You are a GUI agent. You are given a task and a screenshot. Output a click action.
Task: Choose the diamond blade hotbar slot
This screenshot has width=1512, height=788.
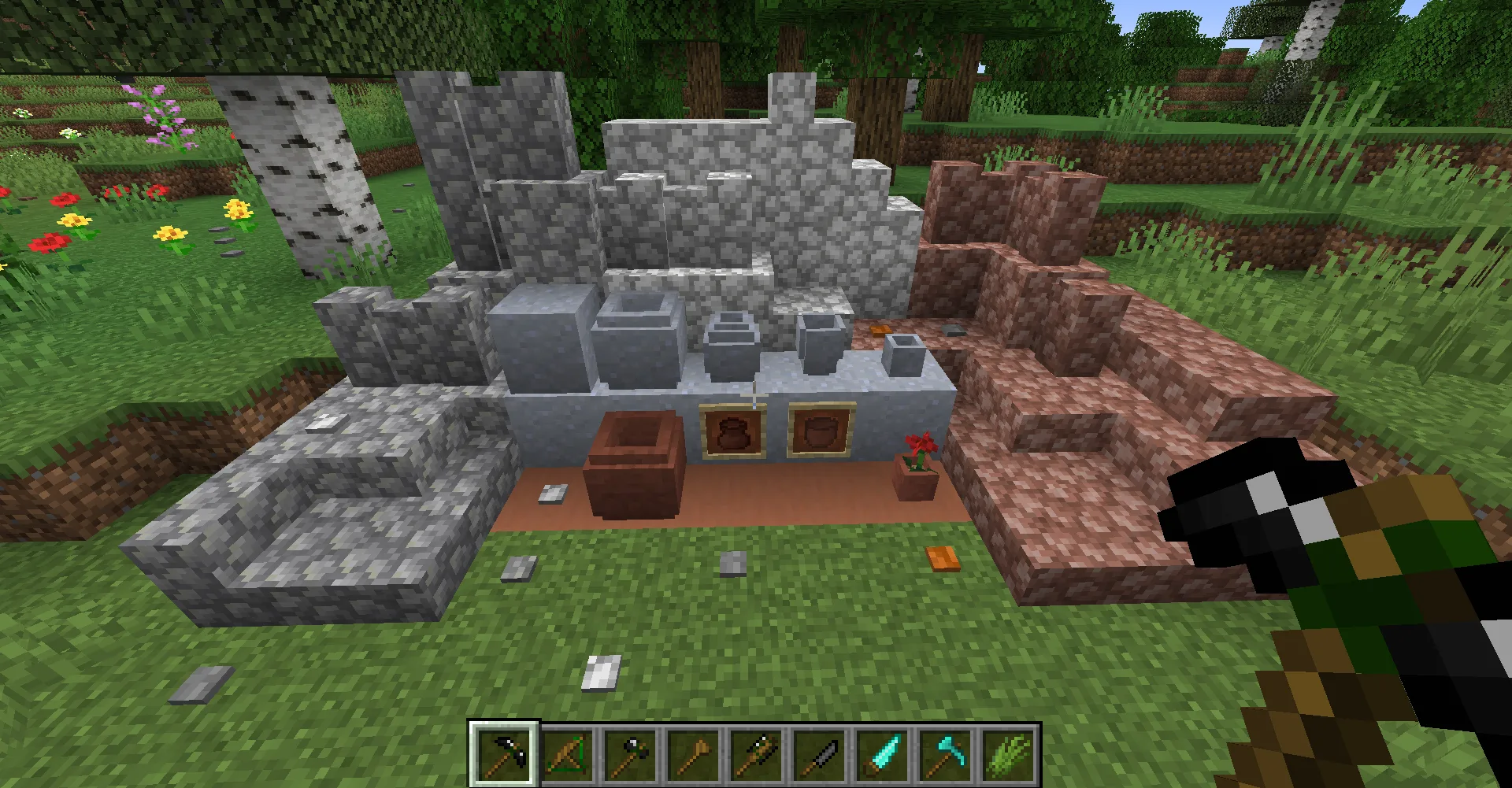884,754
